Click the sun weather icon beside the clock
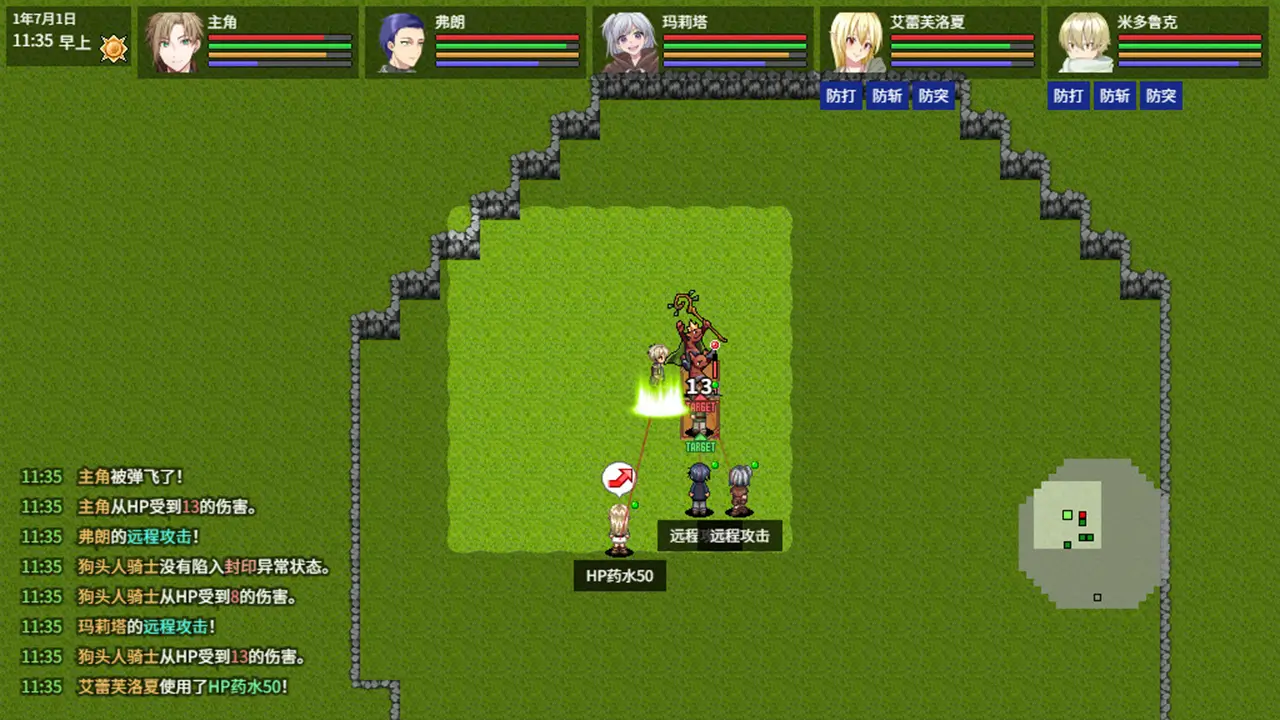This screenshot has height=720, width=1280. click(x=113, y=49)
